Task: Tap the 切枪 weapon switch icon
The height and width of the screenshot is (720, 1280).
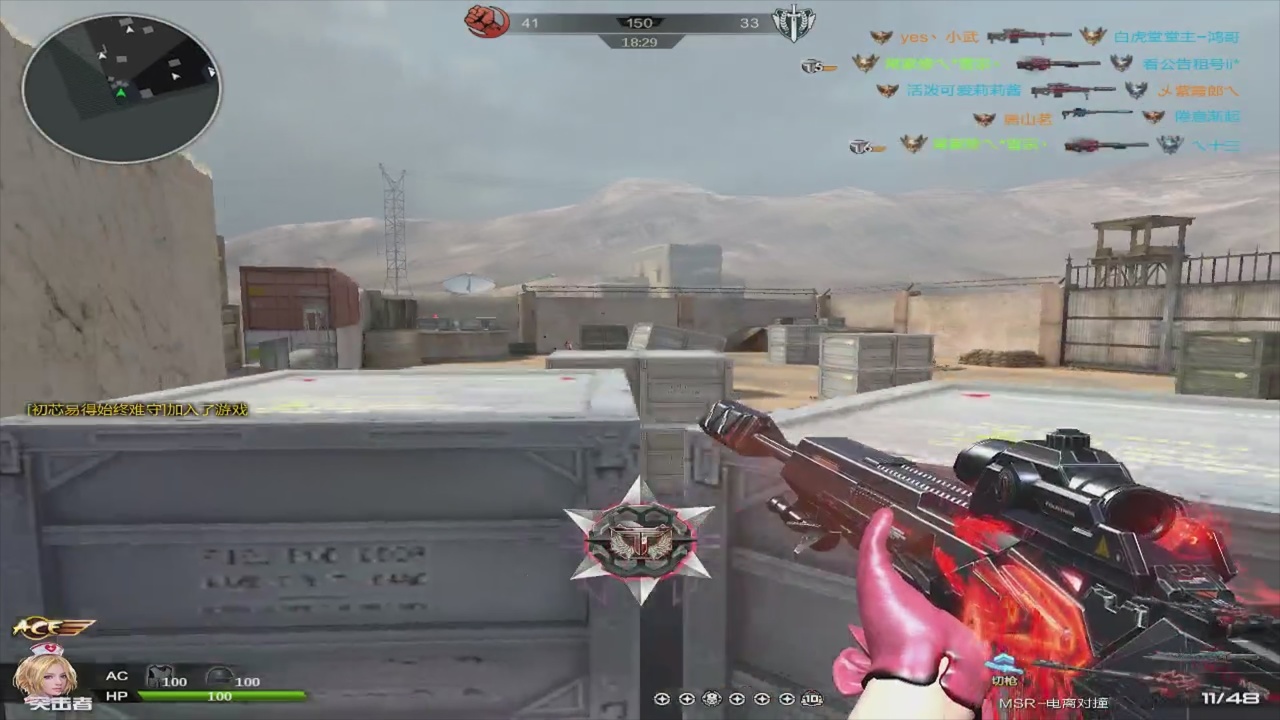Action: coord(1002,667)
